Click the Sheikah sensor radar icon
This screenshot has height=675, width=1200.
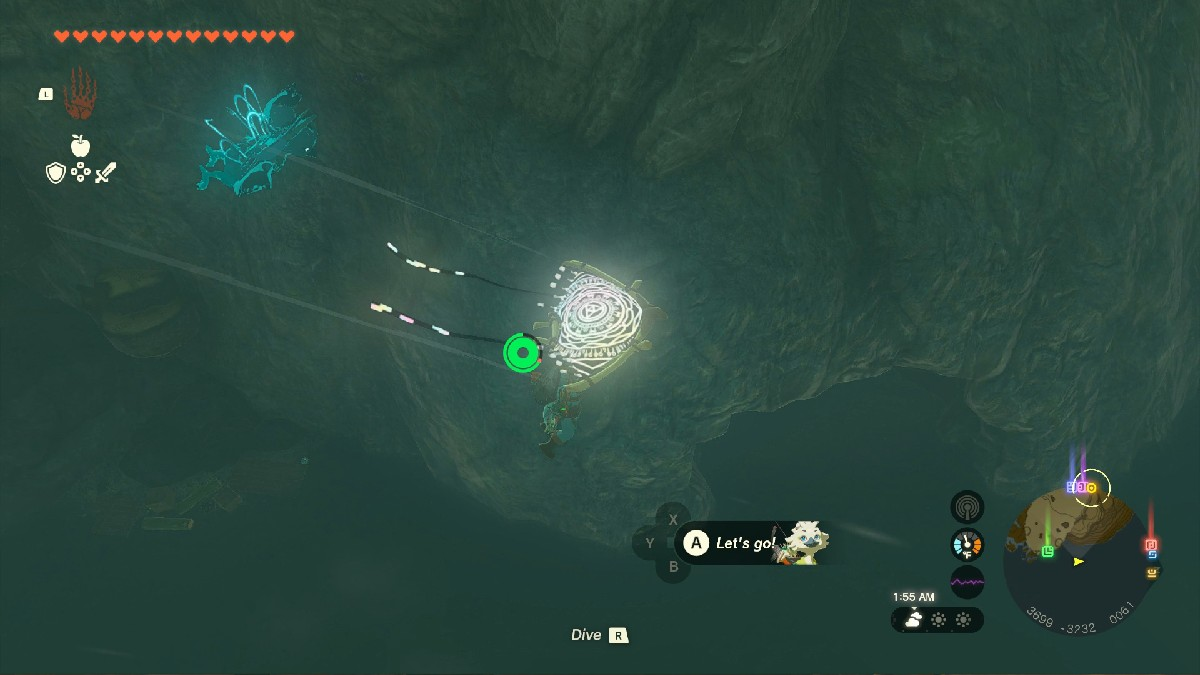point(967,507)
